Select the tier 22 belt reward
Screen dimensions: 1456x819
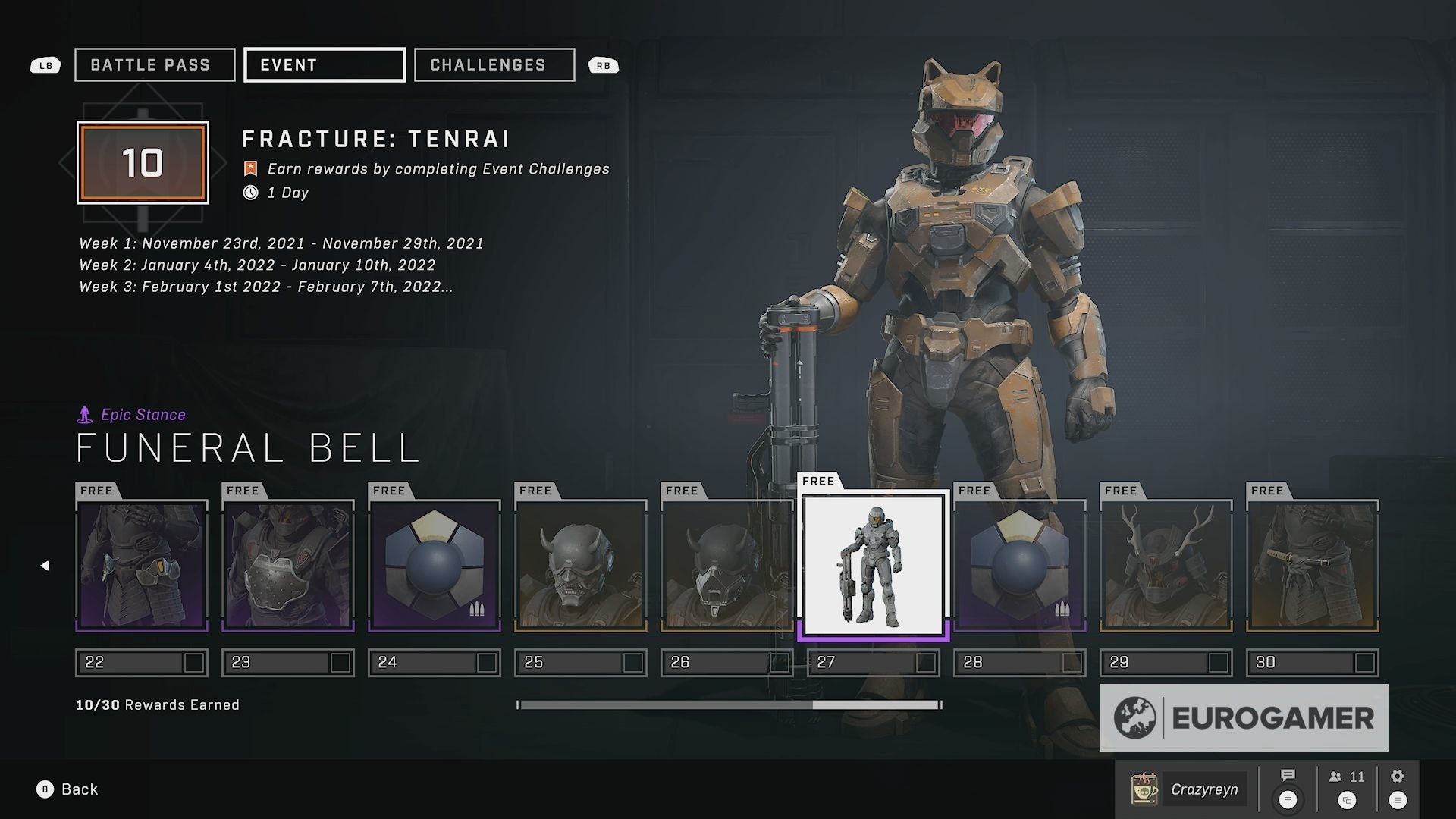click(142, 566)
